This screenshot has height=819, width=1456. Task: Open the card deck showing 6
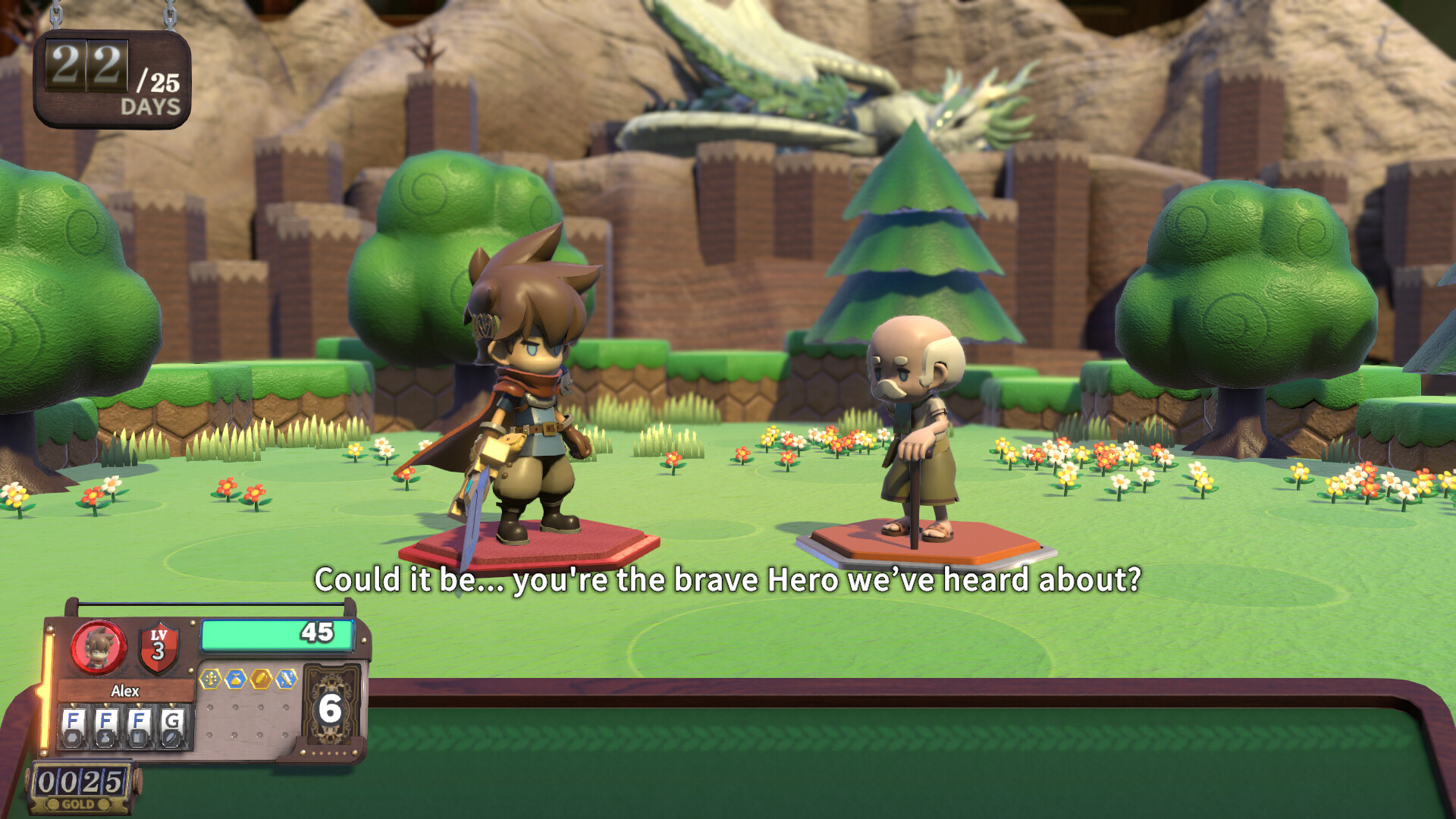tap(331, 708)
